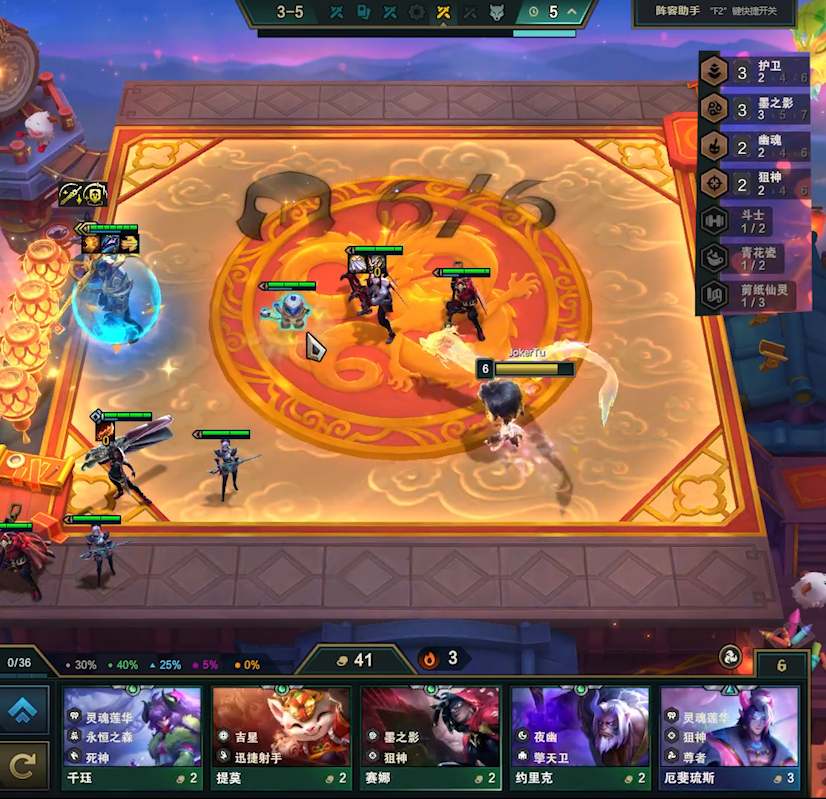Select the 狙神 trait in the list
Viewport: 826px width, 799px height.
point(752,183)
